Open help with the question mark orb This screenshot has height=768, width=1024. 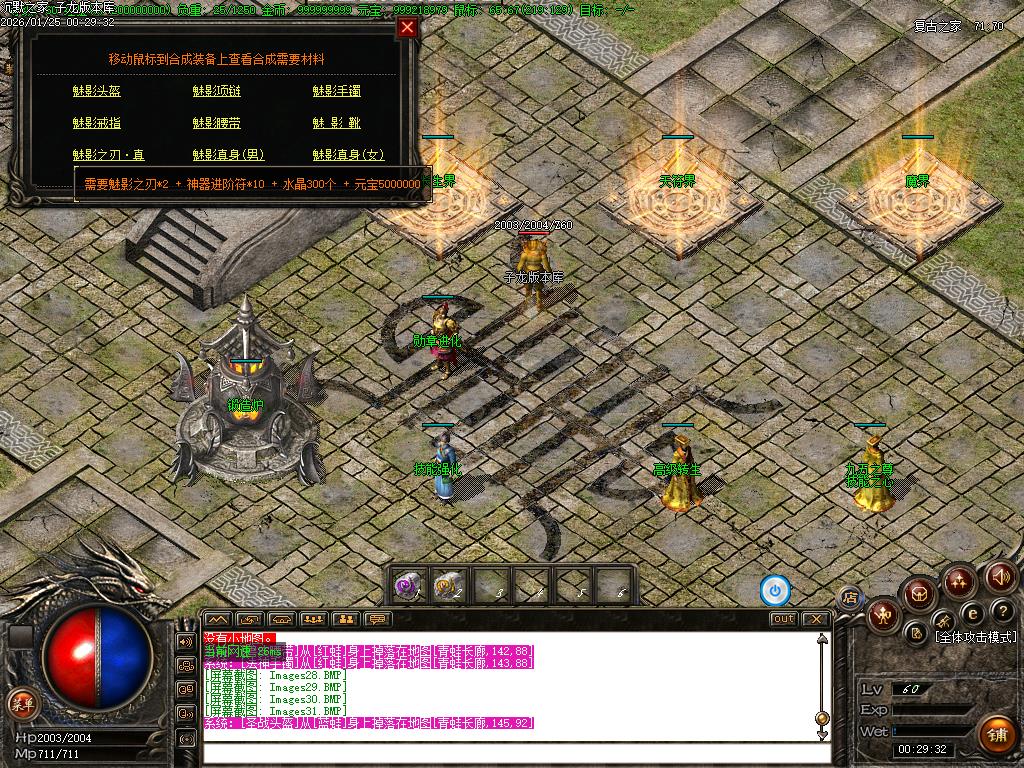coord(1001,611)
